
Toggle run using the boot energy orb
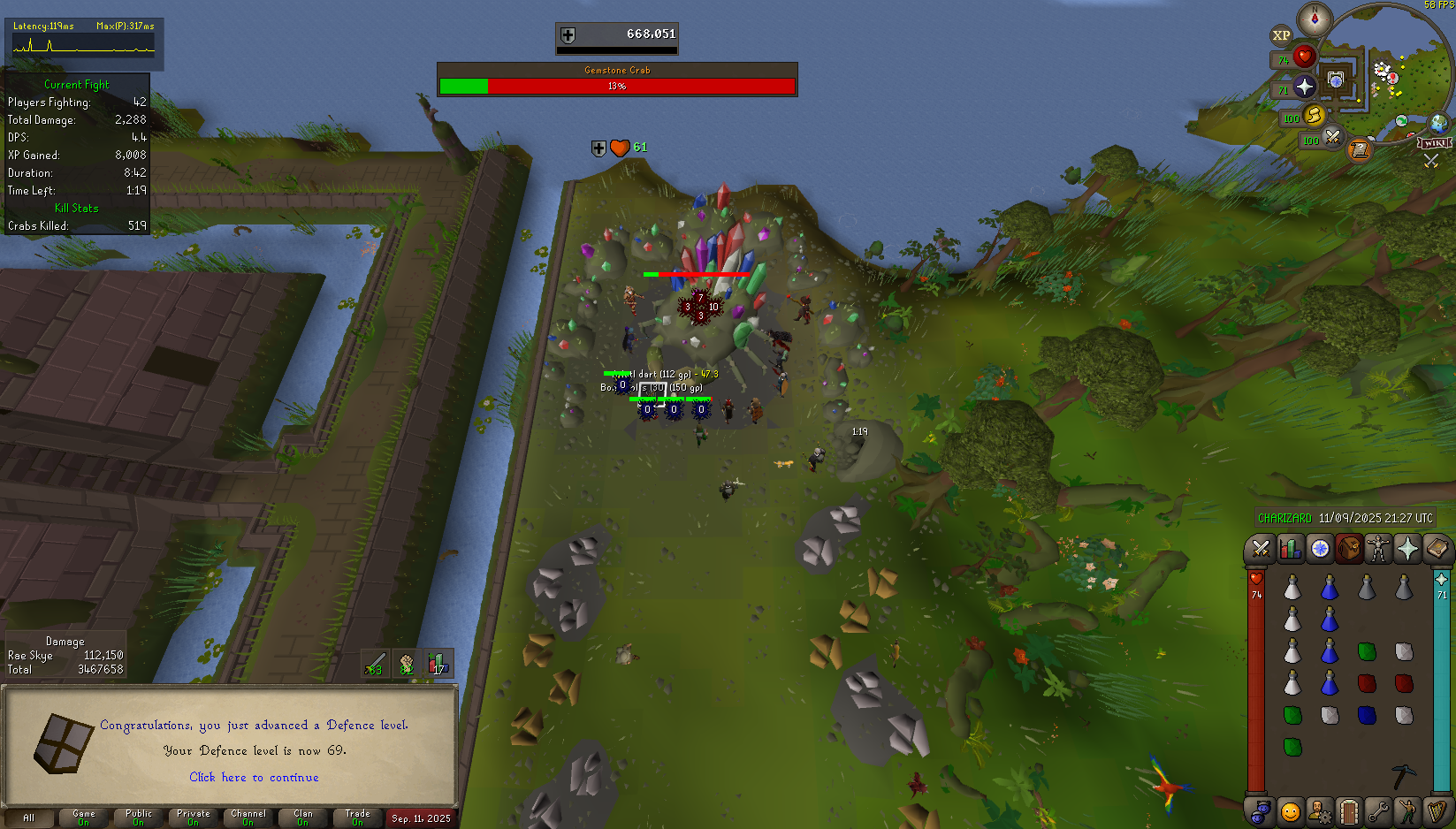coord(1315,115)
